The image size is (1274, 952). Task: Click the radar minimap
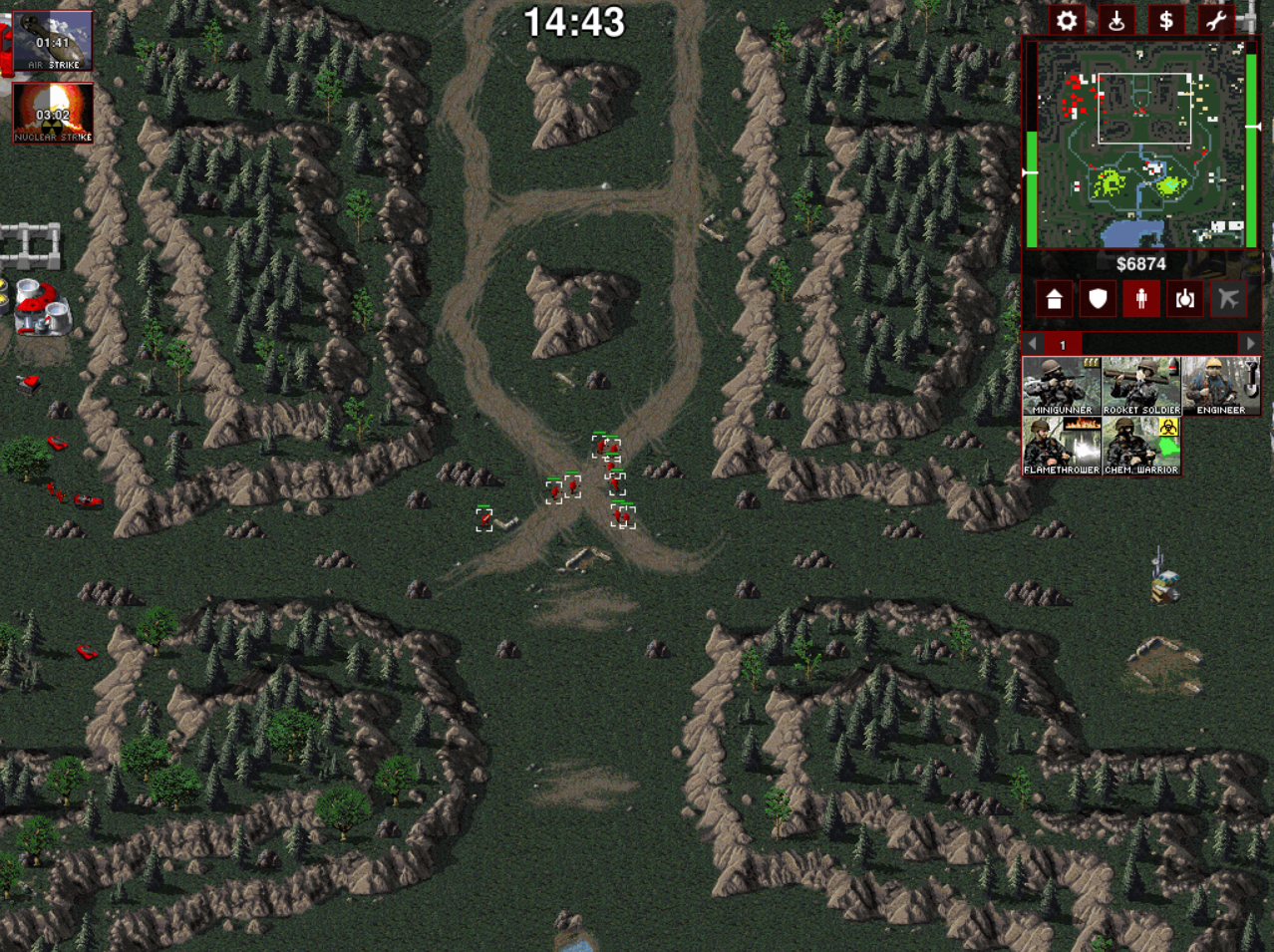point(1141,145)
